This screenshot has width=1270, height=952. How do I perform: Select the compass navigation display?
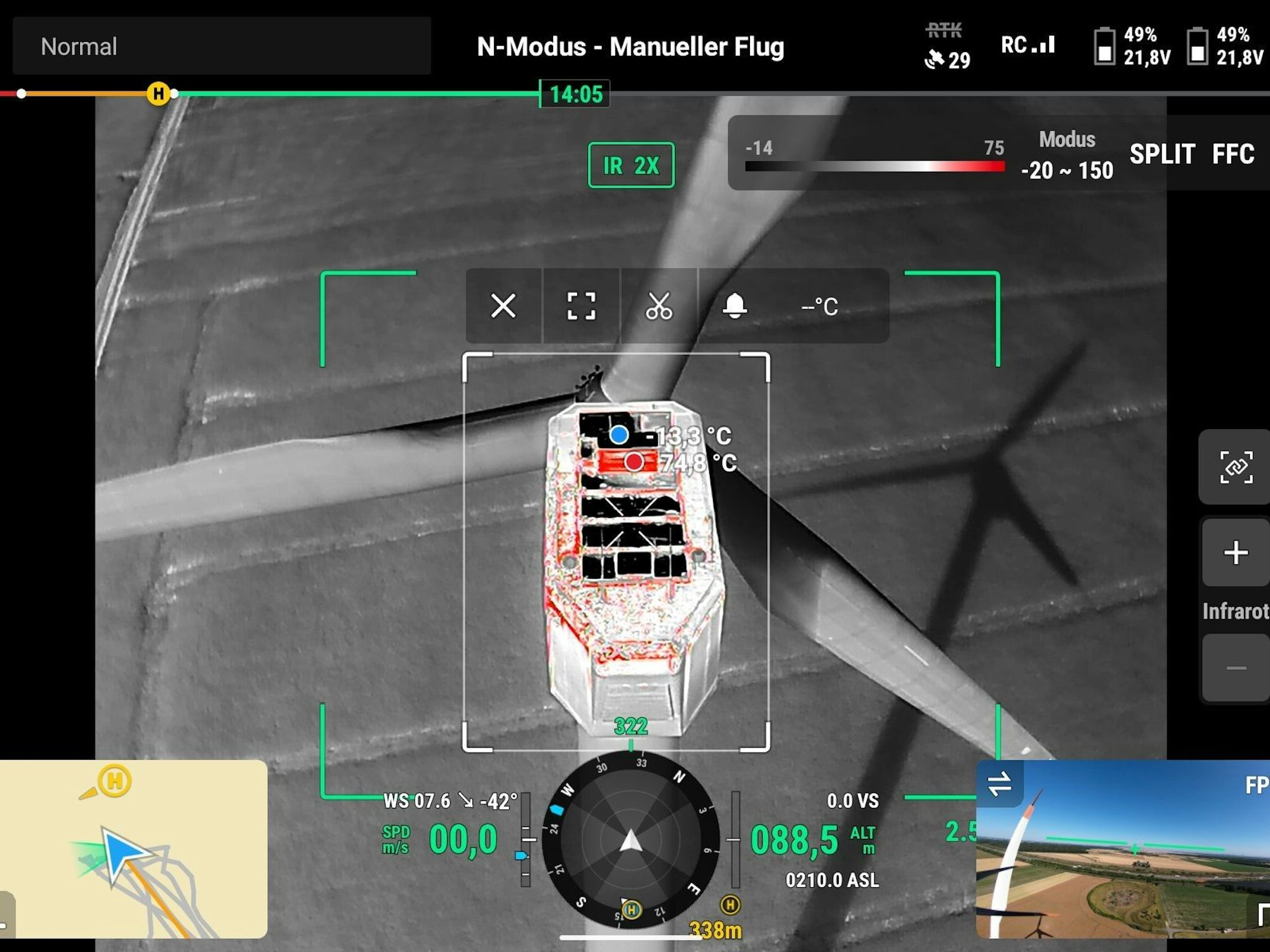(631, 840)
